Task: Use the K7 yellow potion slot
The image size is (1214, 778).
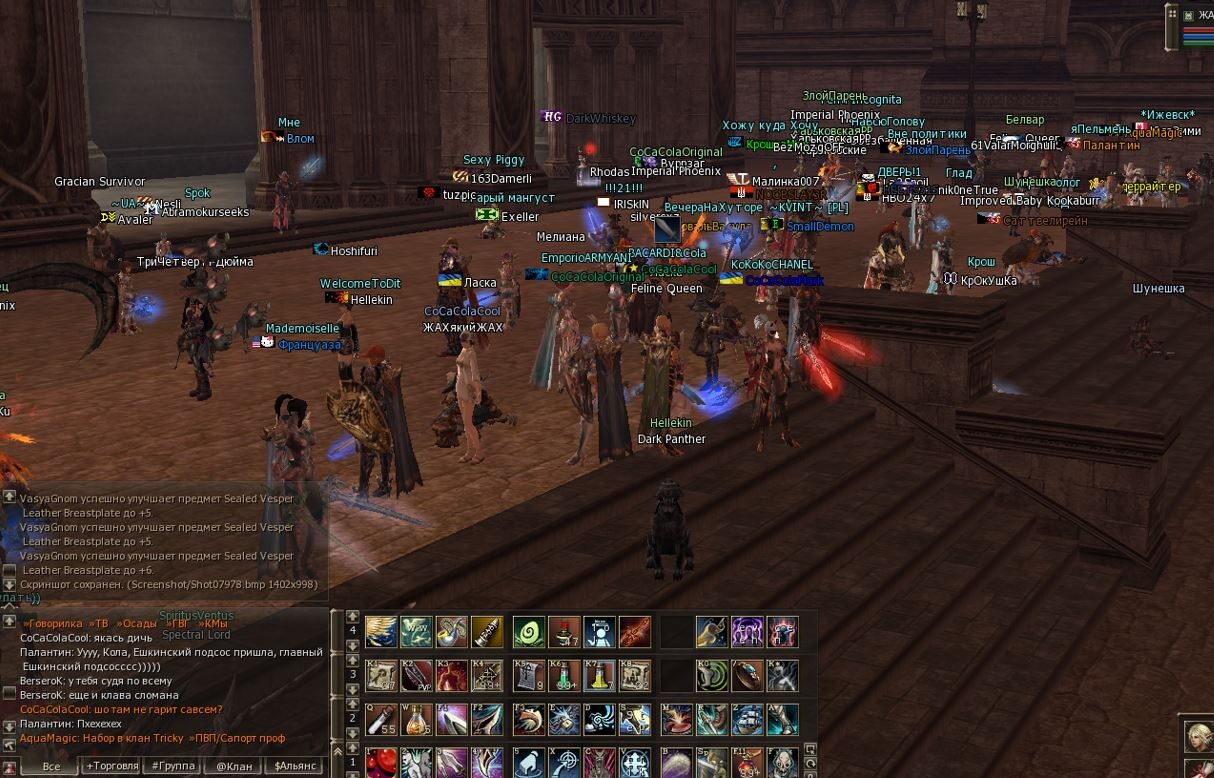Action: 599,676
